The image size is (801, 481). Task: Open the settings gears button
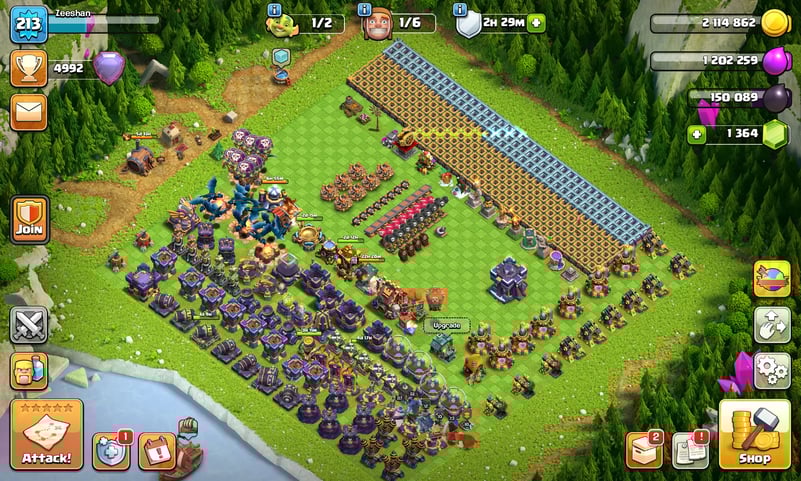(771, 369)
